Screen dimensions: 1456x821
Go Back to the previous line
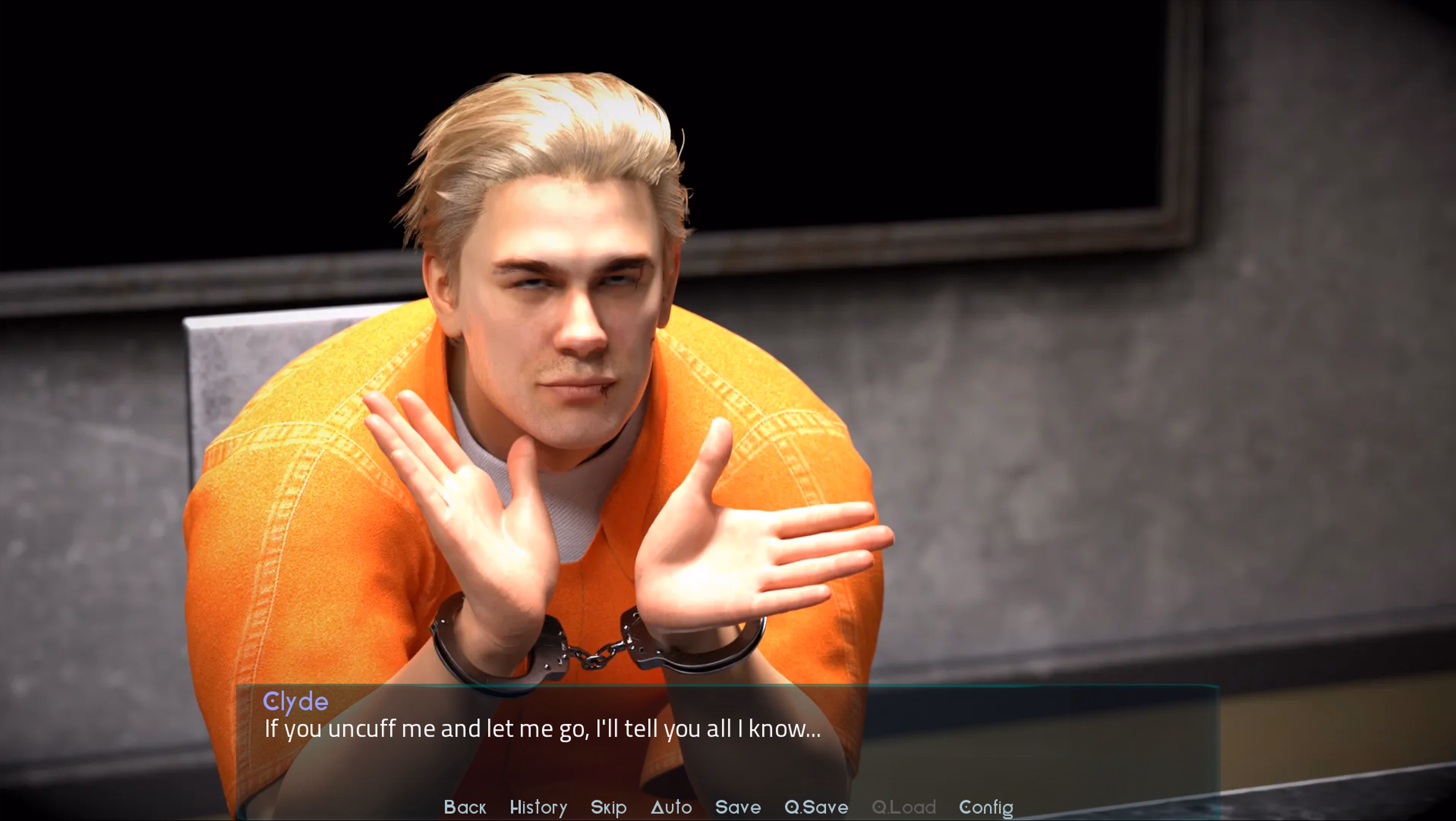(x=464, y=807)
